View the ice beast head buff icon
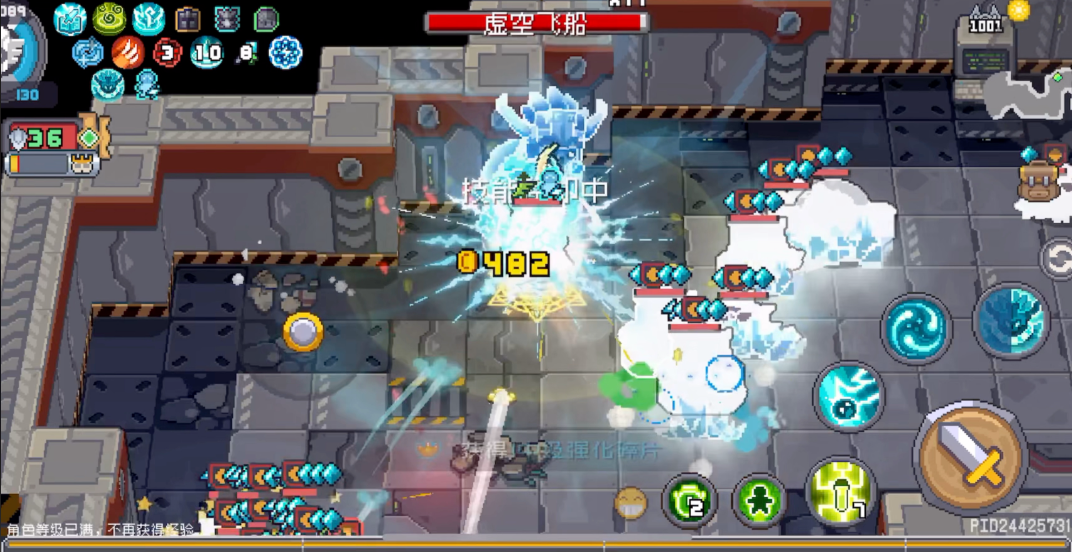1072x552 pixels. pyautogui.click(x=109, y=85)
